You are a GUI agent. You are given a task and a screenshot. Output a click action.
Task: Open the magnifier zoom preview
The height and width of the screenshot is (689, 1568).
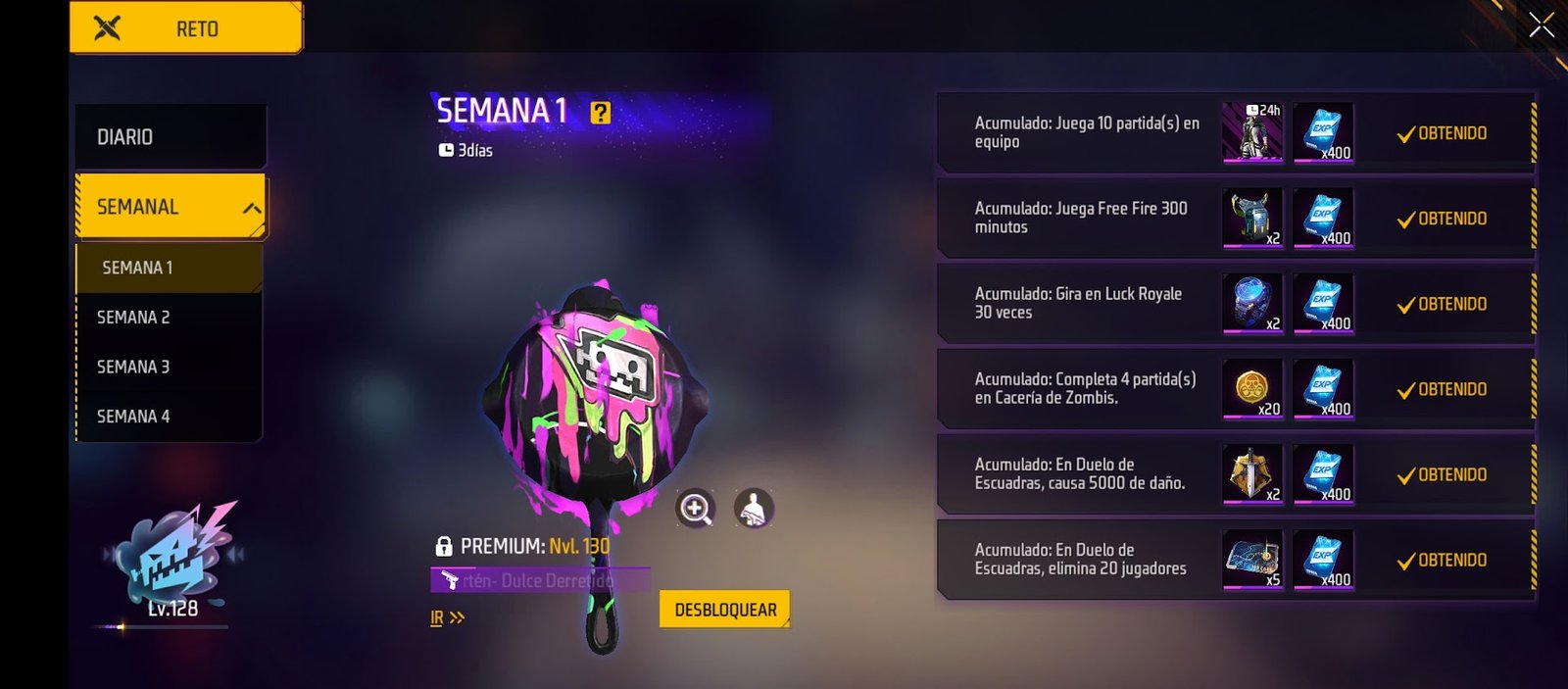[x=695, y=509]
